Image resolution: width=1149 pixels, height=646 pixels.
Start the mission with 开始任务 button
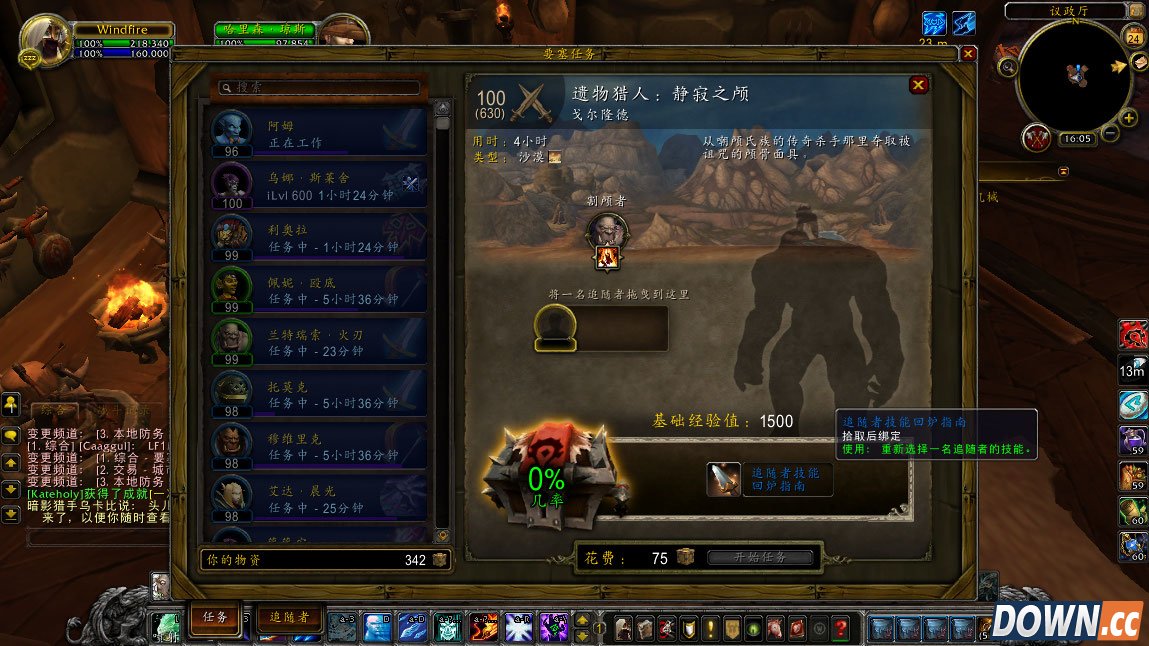(760, 558)
